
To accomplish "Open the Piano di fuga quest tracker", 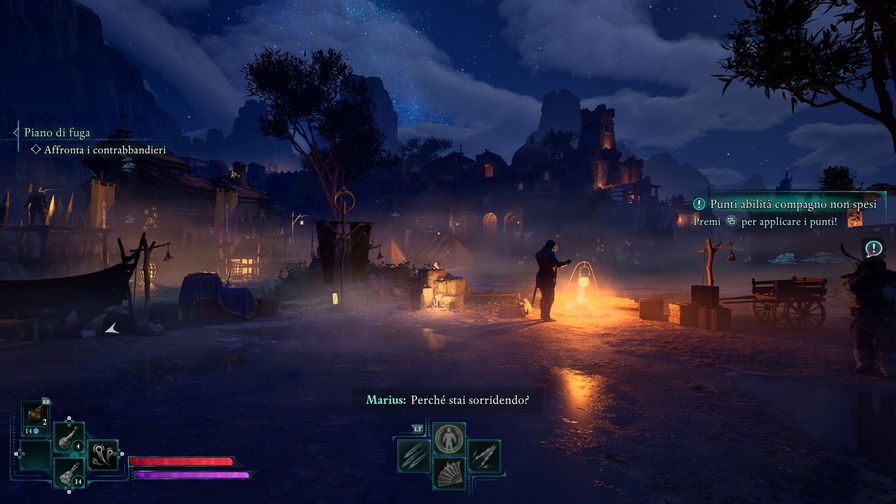I will click(48, 131).
